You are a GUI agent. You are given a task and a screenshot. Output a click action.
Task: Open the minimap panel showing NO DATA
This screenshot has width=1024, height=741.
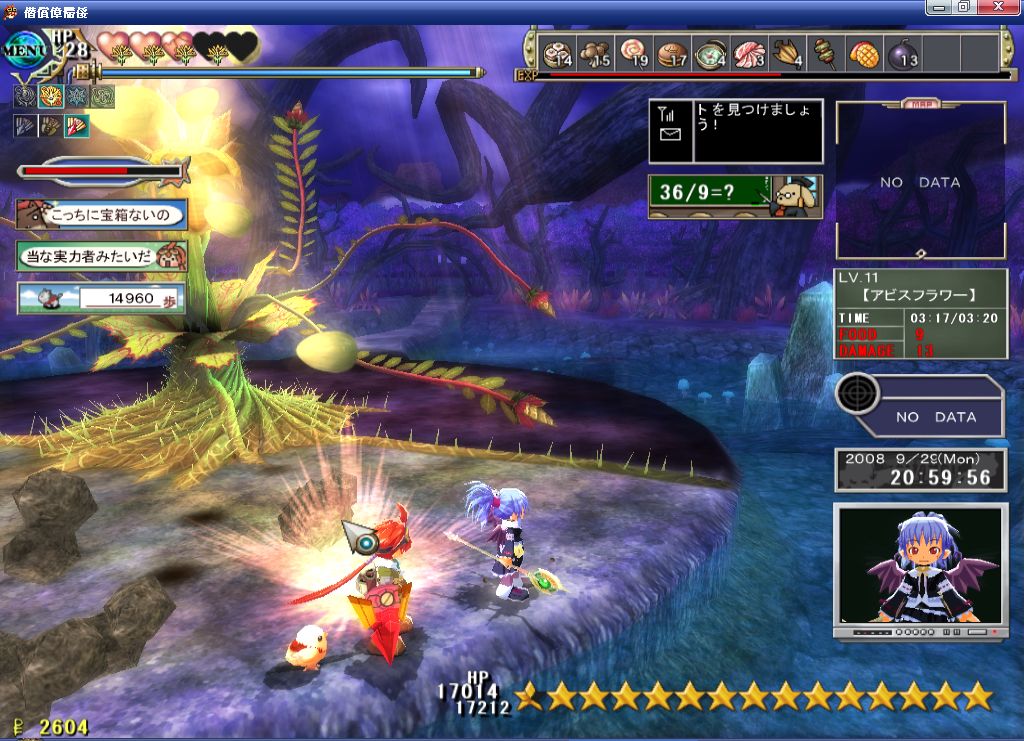click(x=920, y=181)
